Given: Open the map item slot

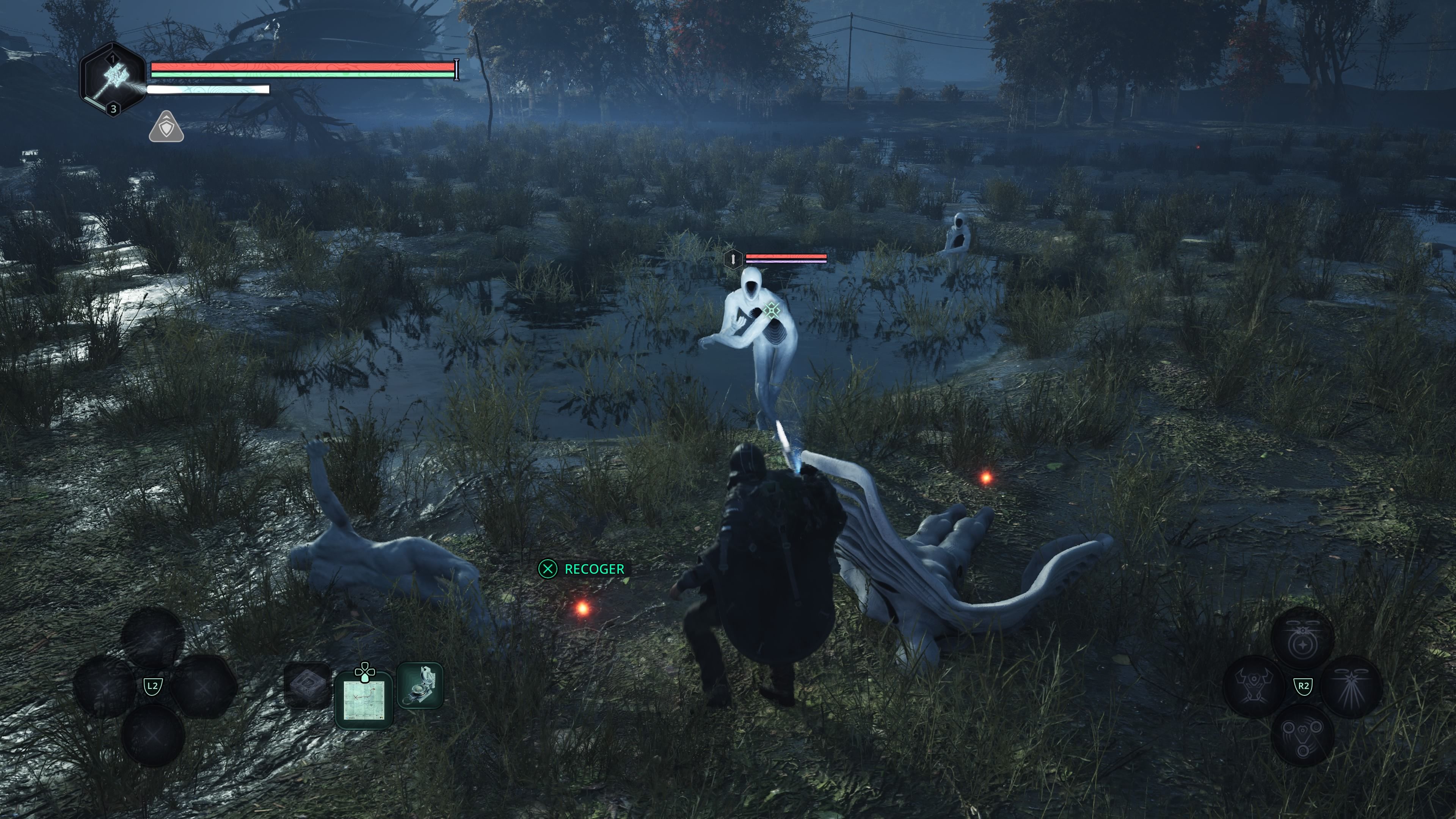Looking at the screenshot, I should tap(364, 700).
